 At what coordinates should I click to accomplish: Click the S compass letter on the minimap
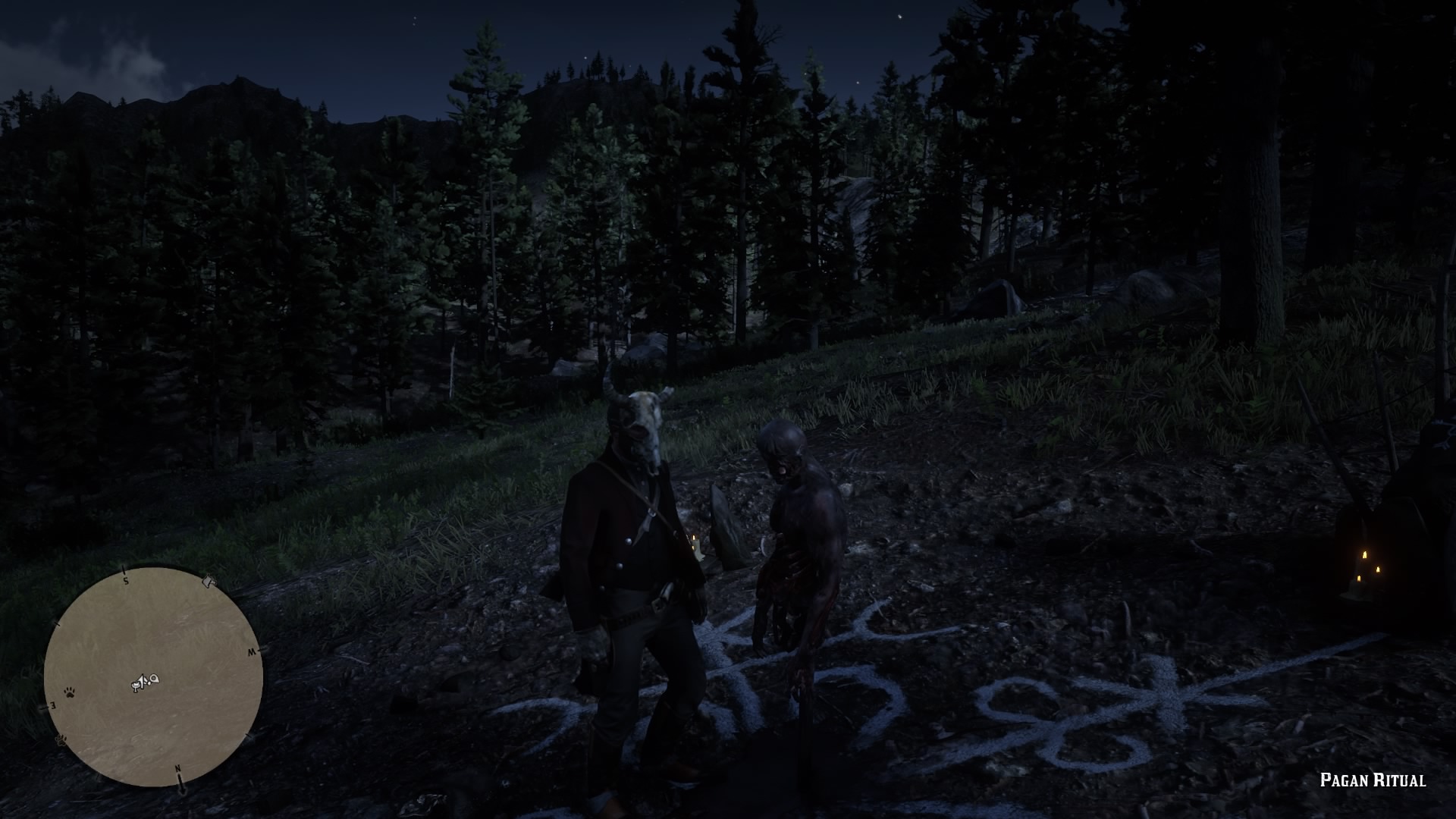(125, 580)
